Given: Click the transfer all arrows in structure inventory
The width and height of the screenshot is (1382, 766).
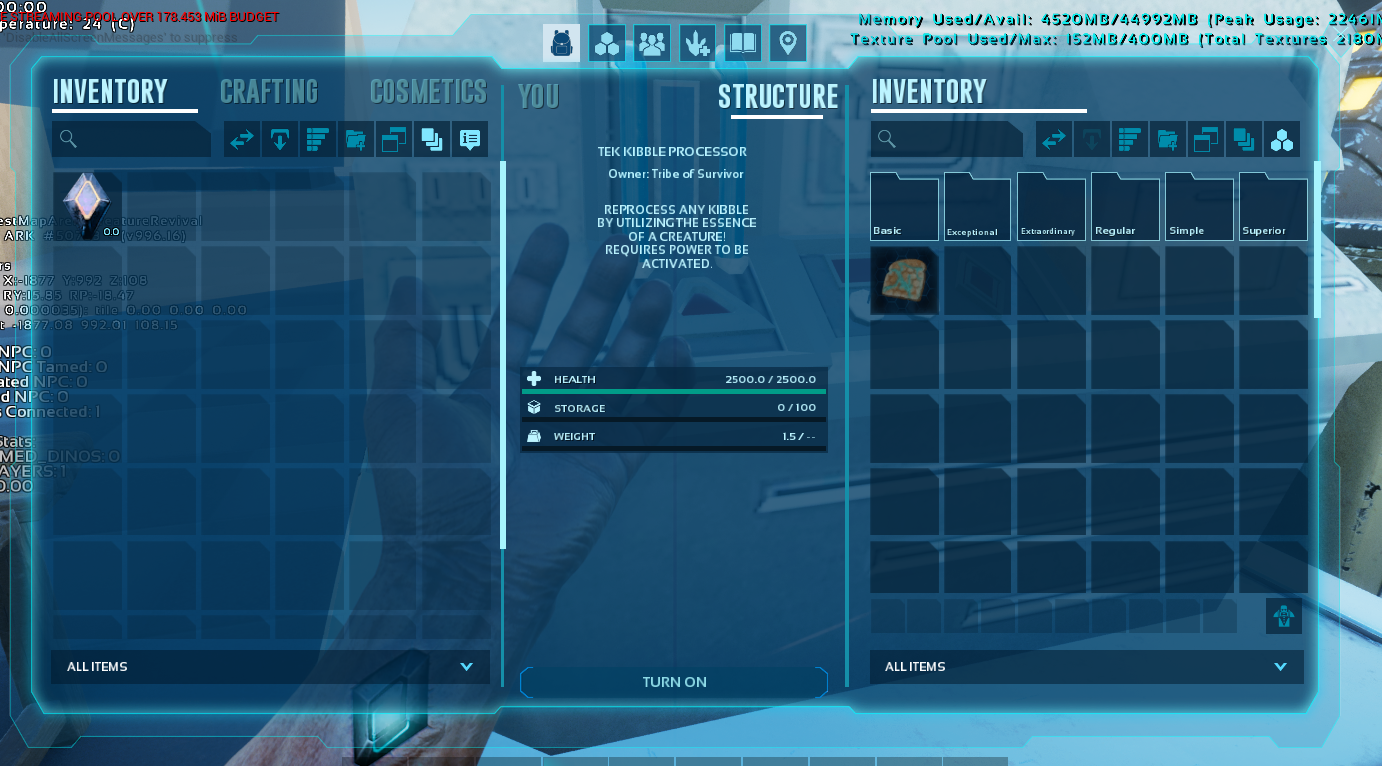Looking at the screenshot, I should coord(1053,139).
